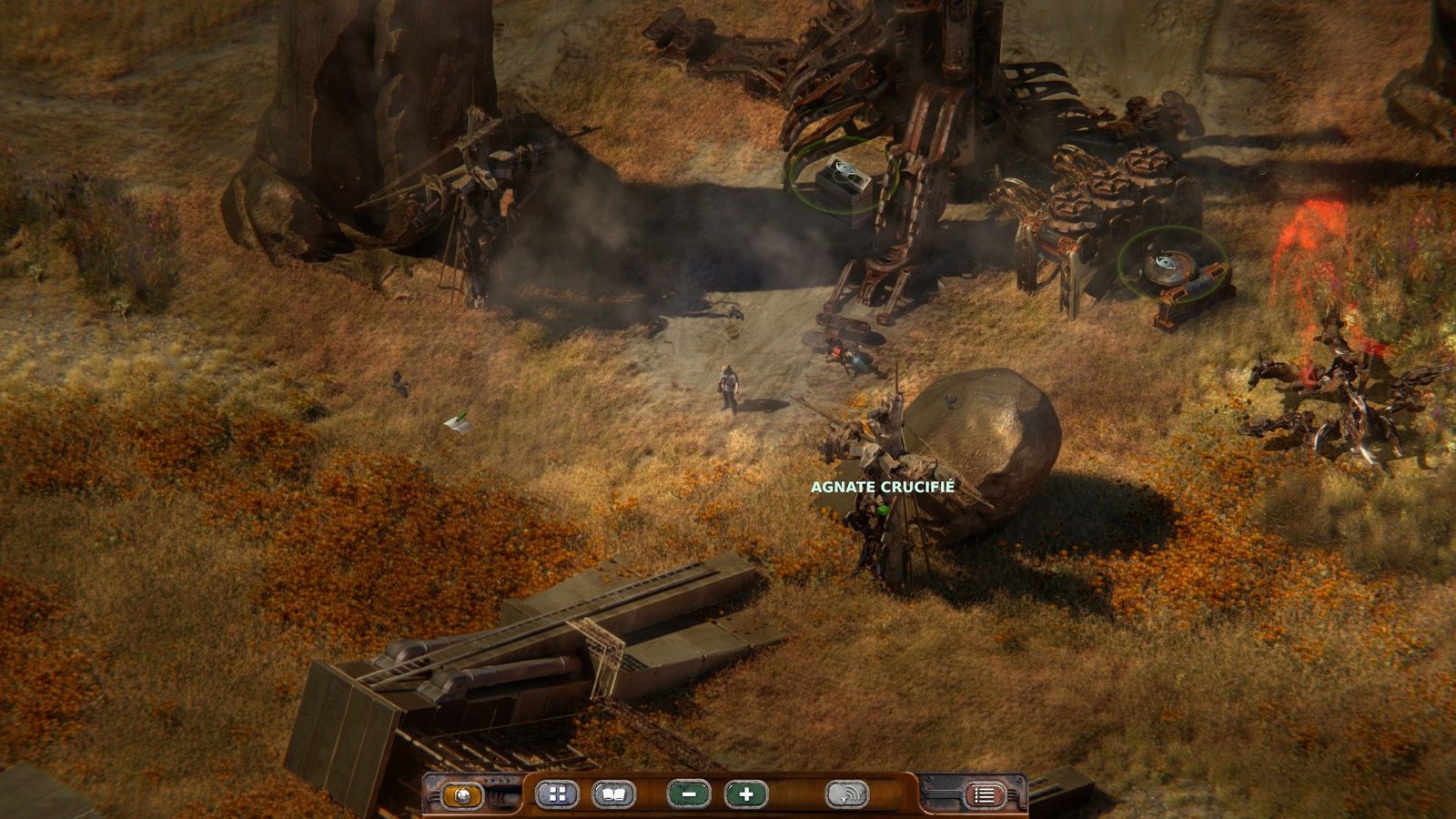Open the journal book icon

coord(614,794)
